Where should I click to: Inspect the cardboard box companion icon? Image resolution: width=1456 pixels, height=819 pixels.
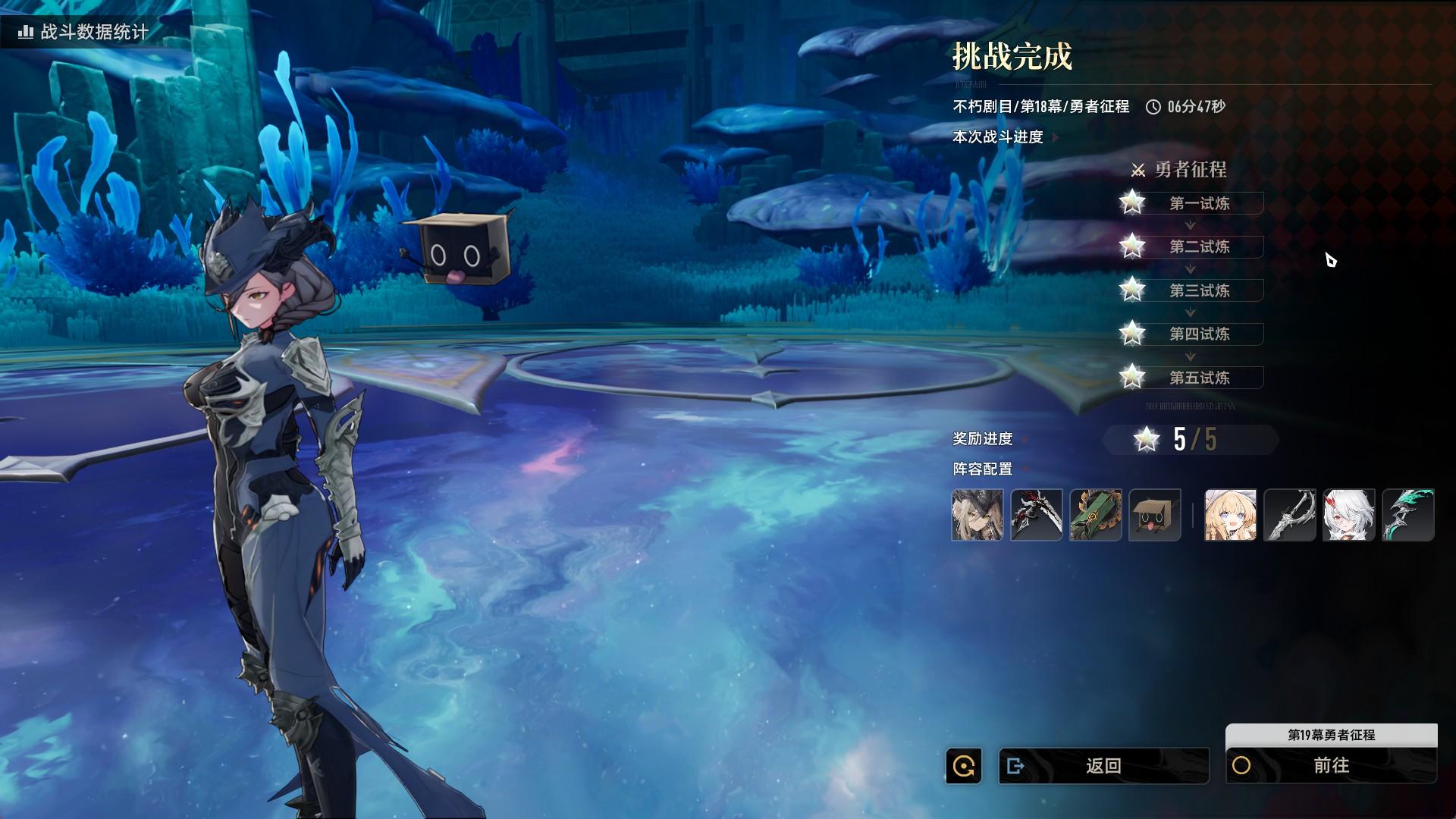[1155, 515]
